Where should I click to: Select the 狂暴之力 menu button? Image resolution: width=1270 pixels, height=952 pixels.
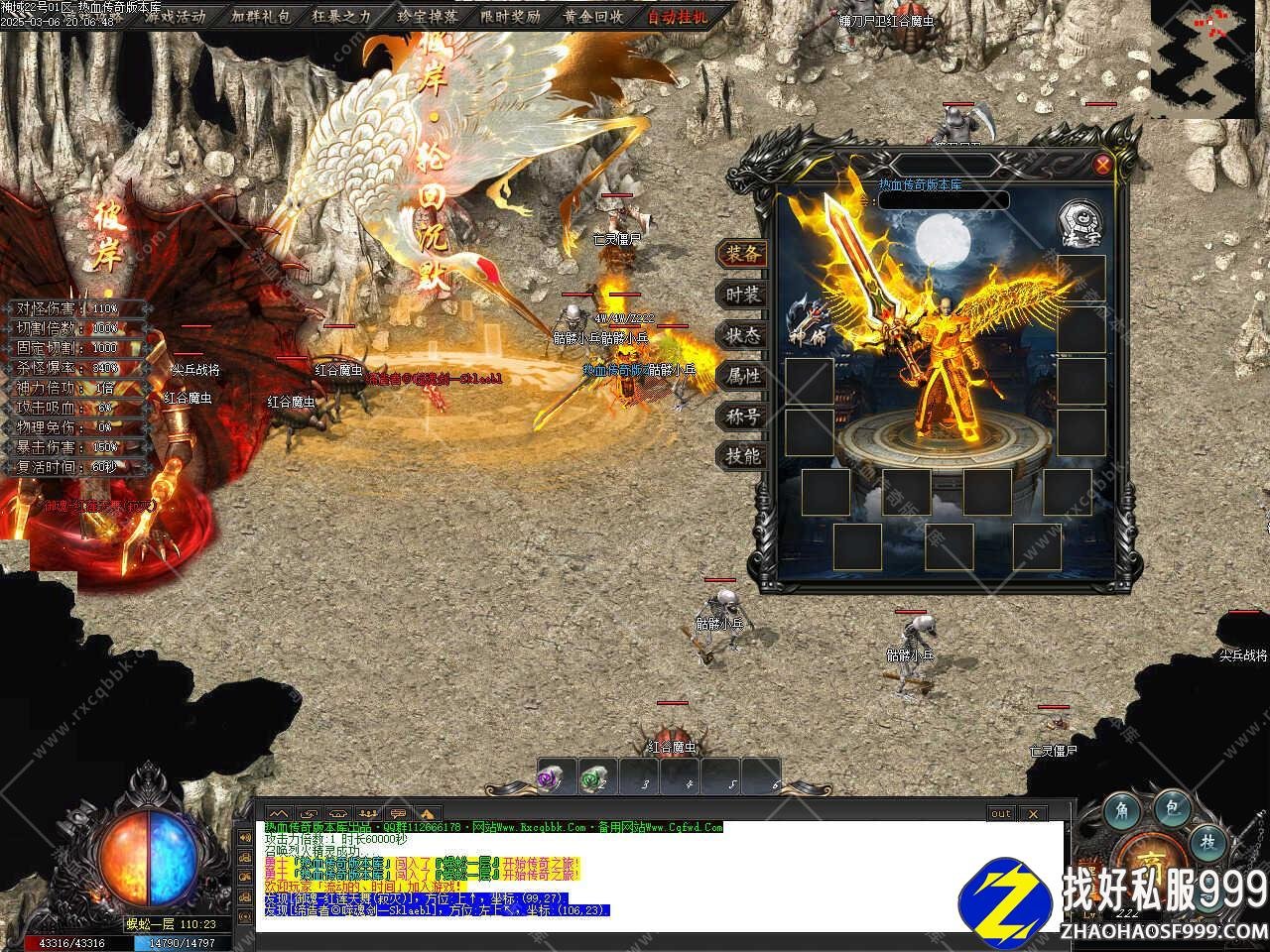343,16
